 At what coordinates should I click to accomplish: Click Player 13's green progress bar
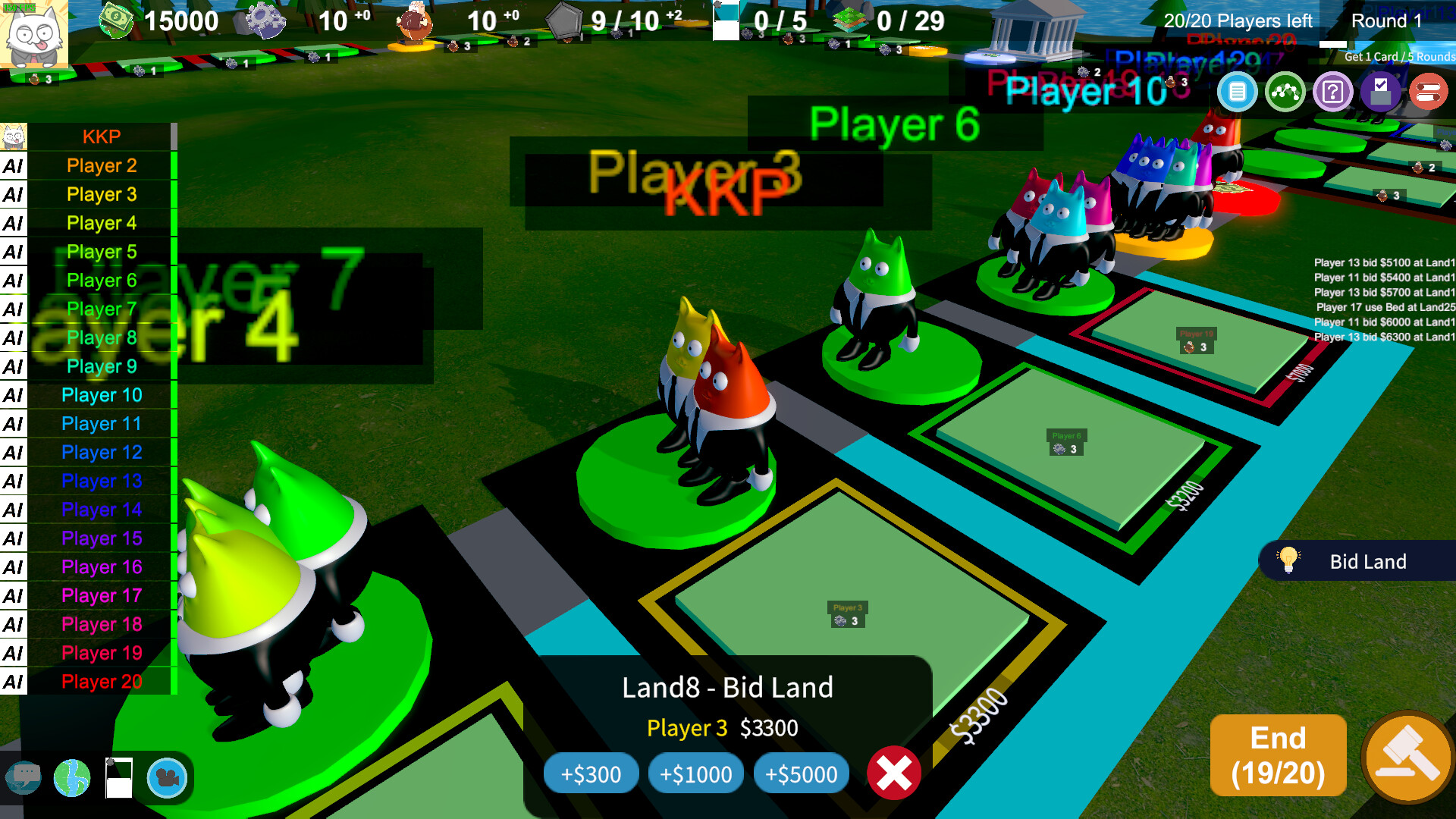pos(173,481)
